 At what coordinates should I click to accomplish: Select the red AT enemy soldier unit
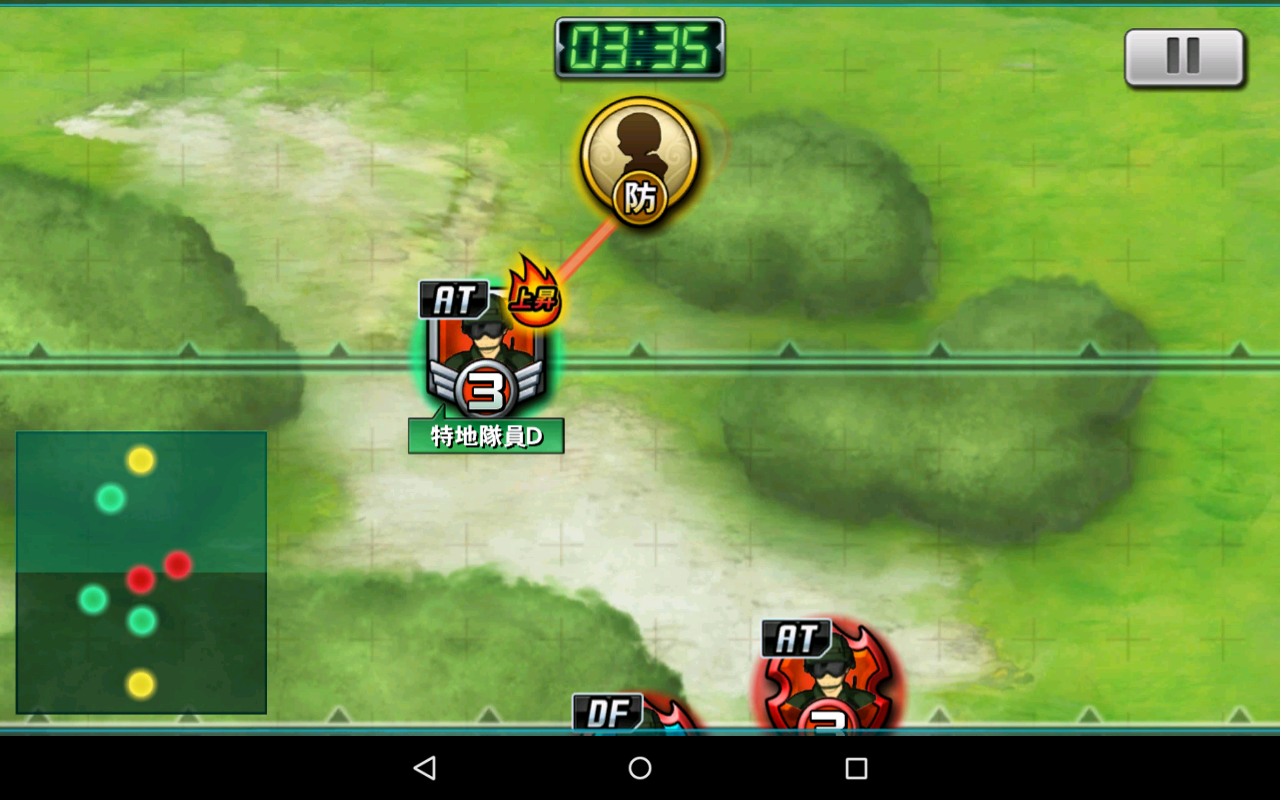click(827, 680)
